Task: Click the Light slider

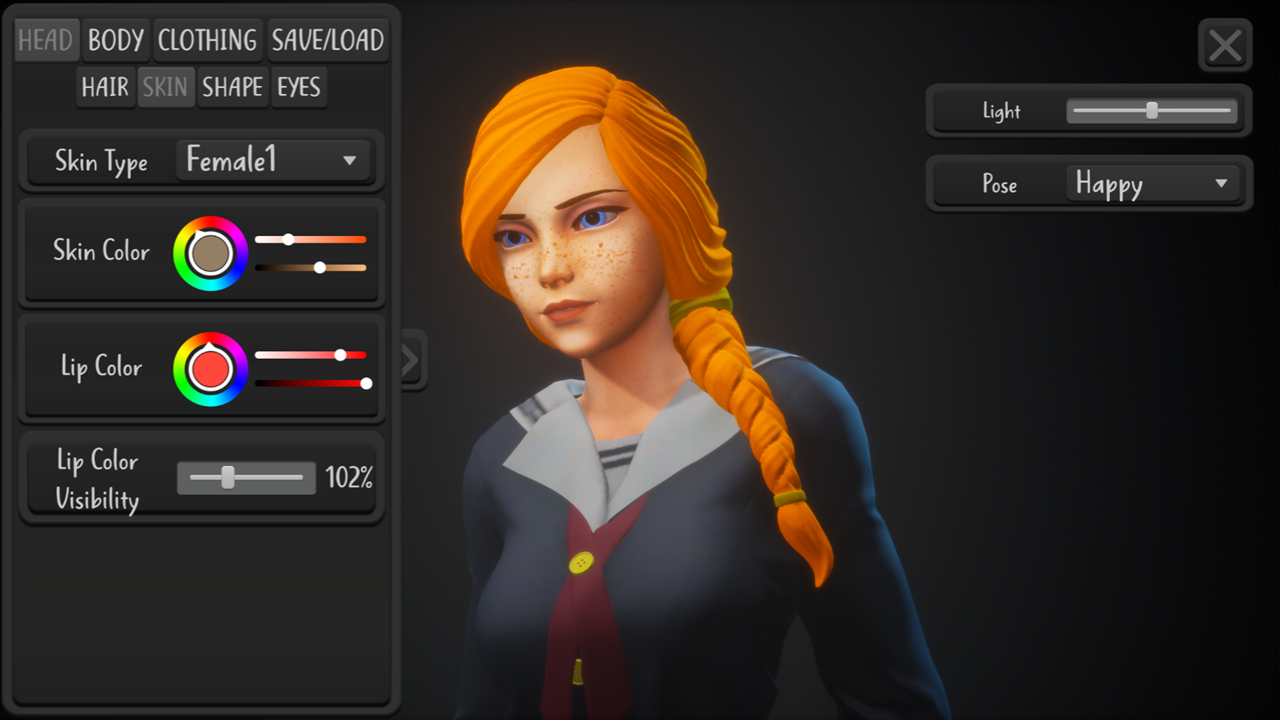Action: point(1152,111)
